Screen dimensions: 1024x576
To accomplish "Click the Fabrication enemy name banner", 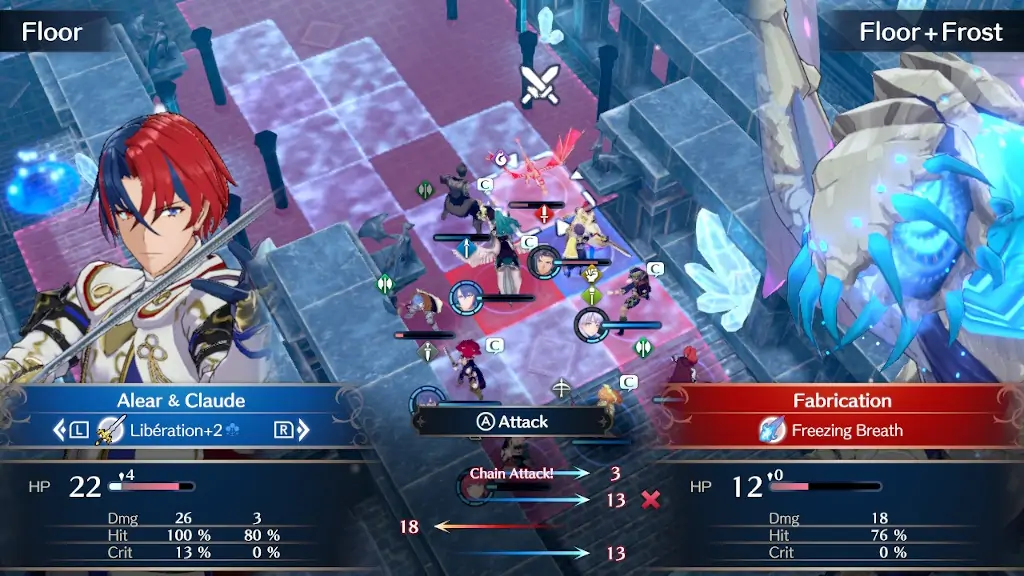I will 842,401.
